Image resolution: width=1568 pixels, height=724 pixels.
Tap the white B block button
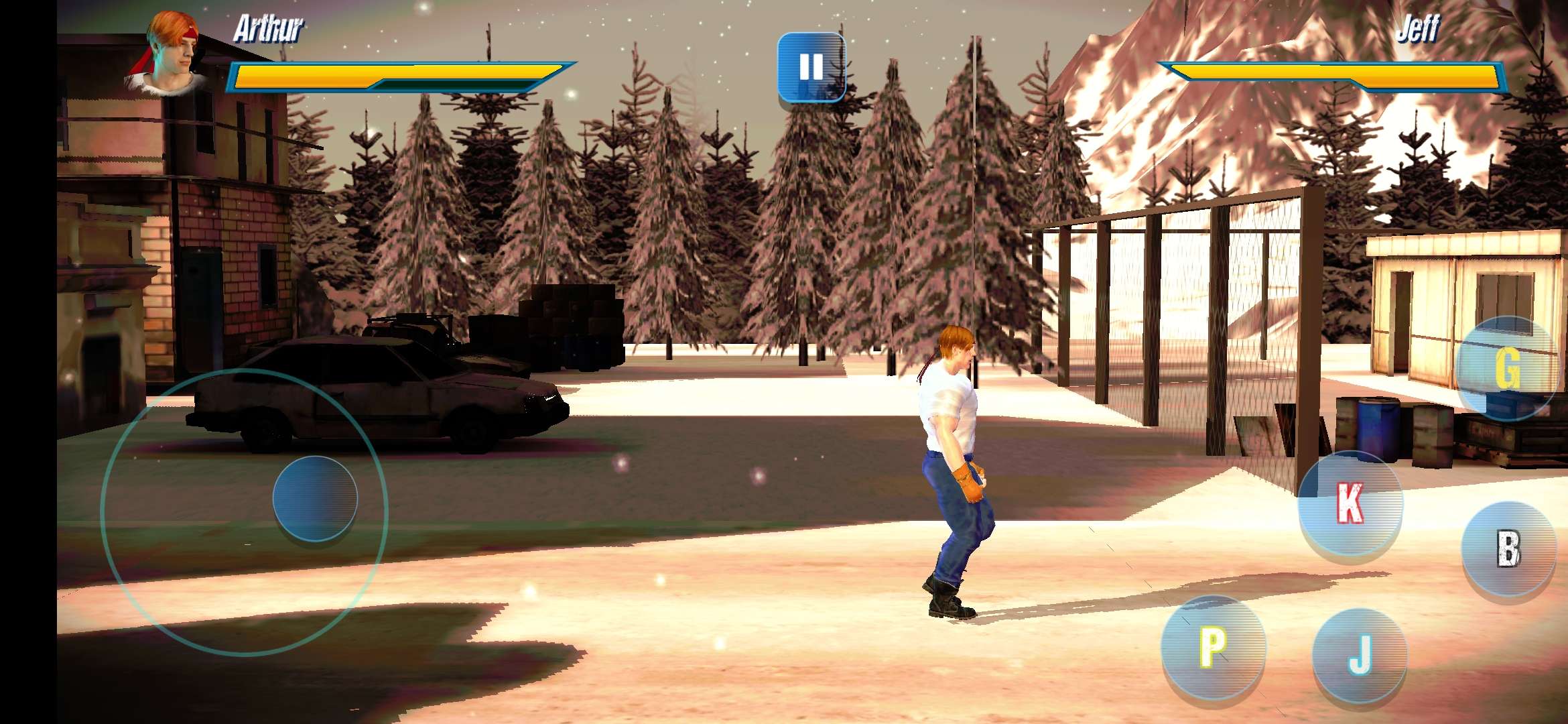tap(1508, 548)
